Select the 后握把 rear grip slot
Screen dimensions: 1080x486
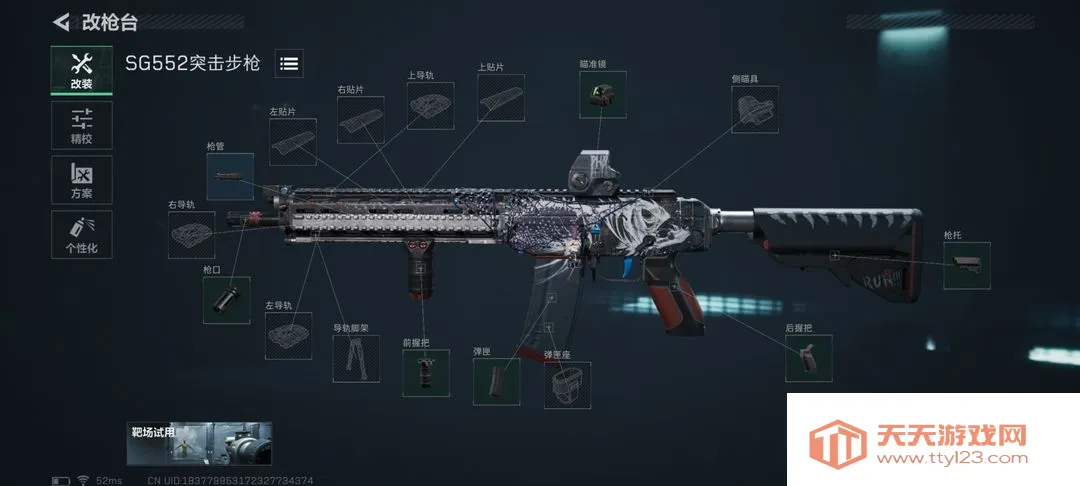[x=808, y=358]
